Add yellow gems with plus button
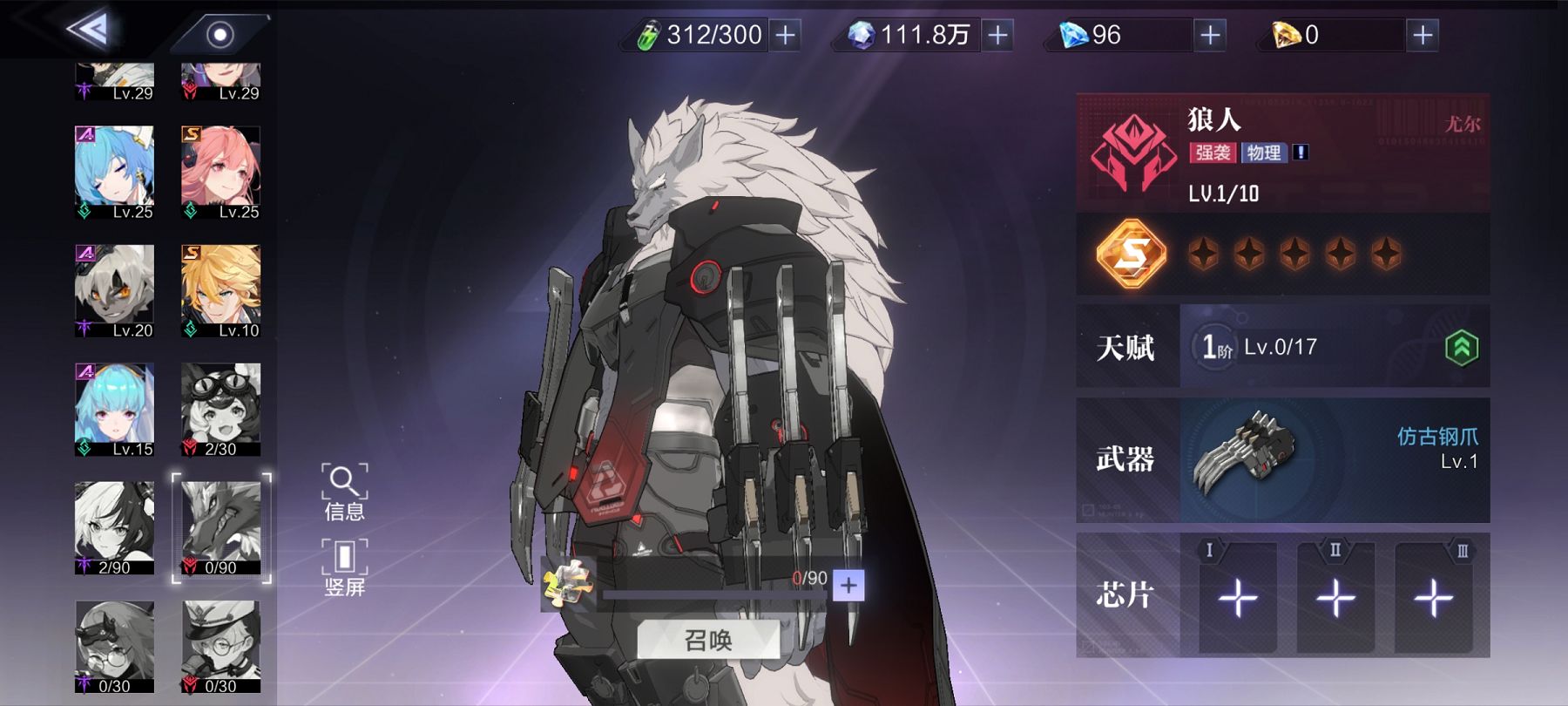Viewport: 1568px width, 706px height. coord(1423,35)
